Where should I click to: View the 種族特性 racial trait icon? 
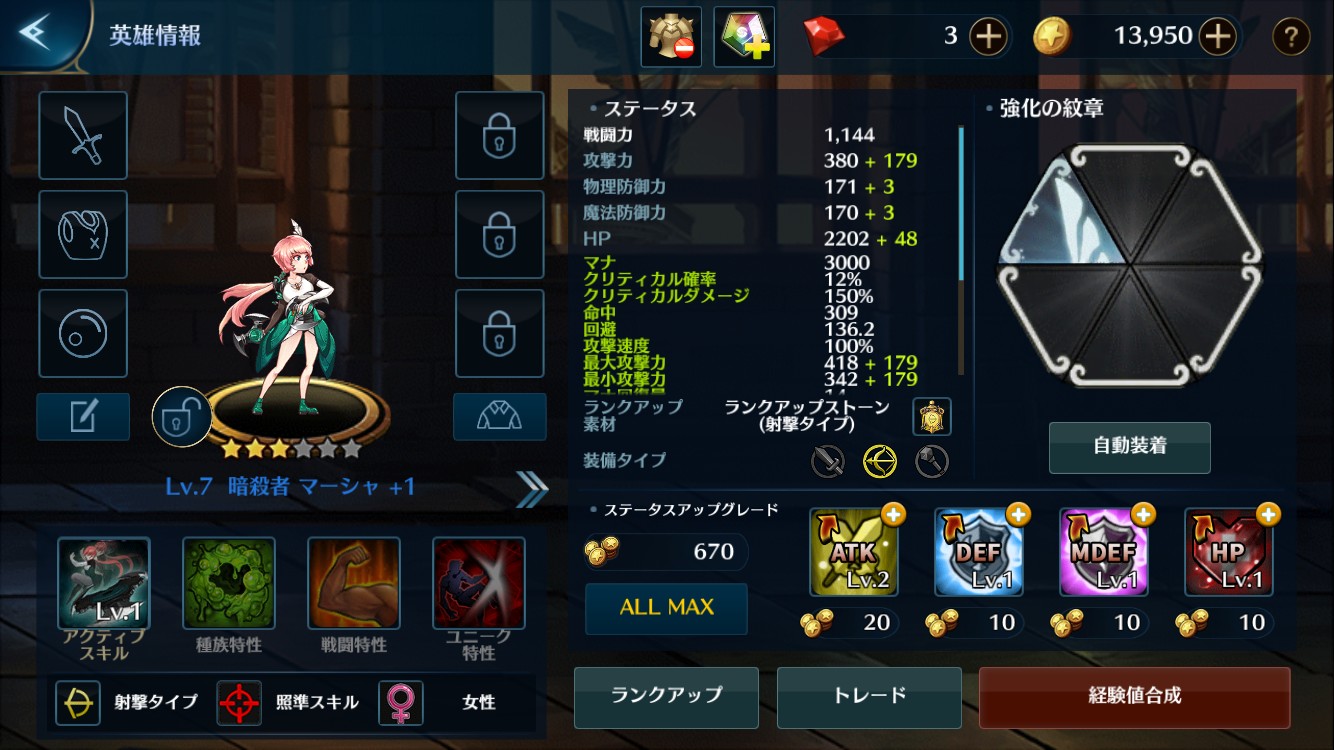228,583
